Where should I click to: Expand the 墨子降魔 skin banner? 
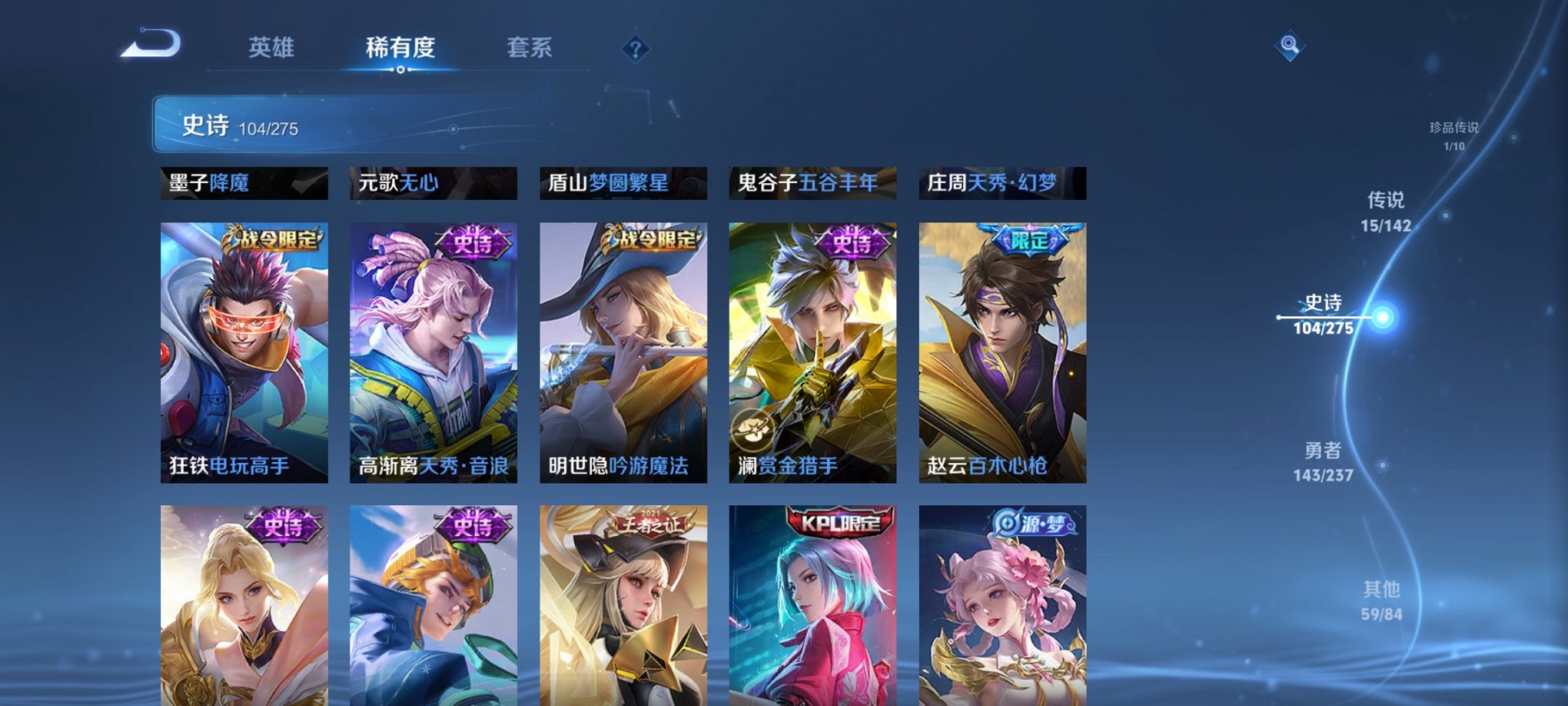(244, 184)
